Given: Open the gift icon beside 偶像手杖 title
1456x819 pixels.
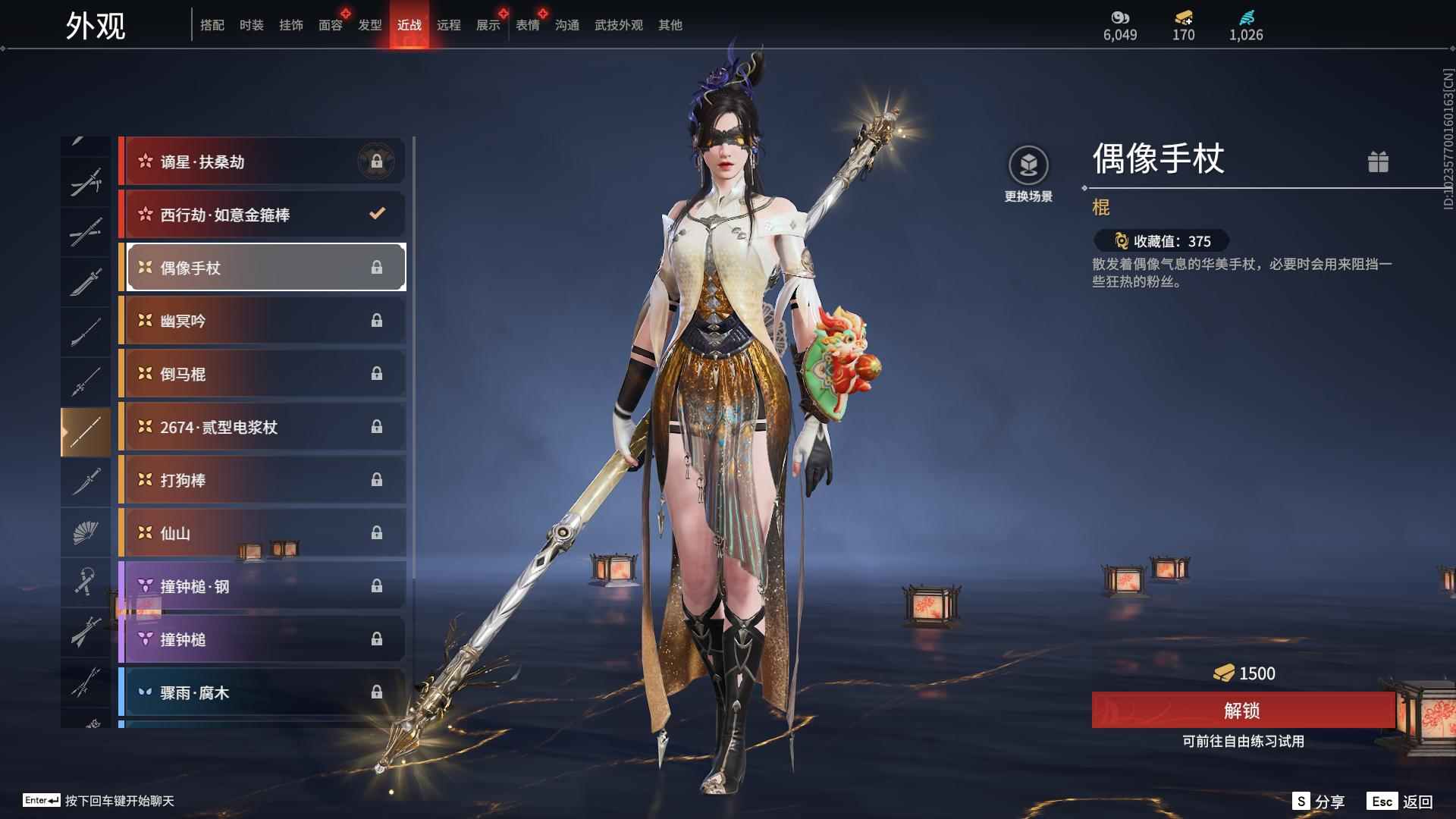Looking at the screenshot, I should point(1379,162).
